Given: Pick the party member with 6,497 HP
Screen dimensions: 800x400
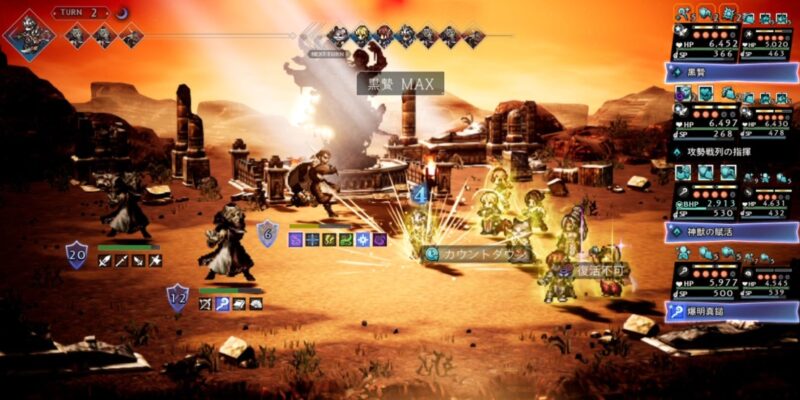Looking at the screenshot, I should [x=698, y=122].
